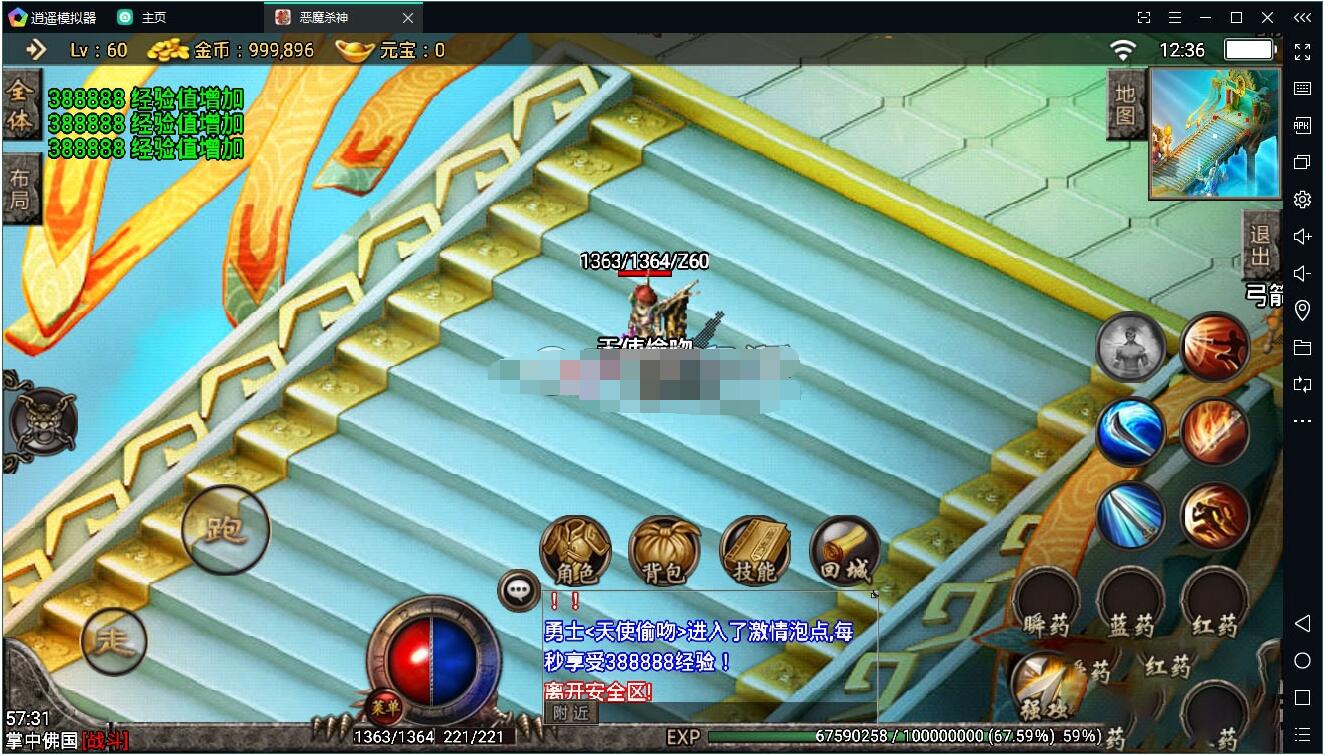The height and width of the screenshot is (755, 1333).
Task: Open the 背包 bag inventory
Action: [x=664, y=551]
